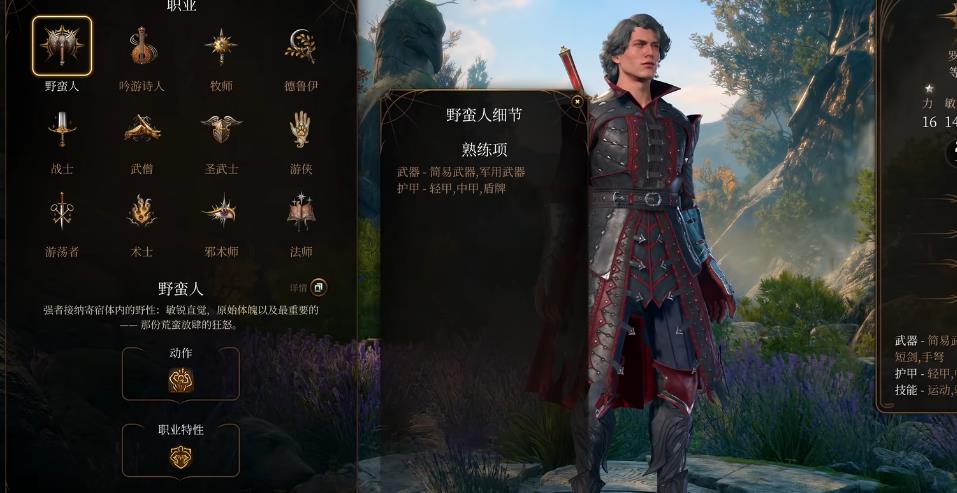Pick the Monk class (武僧)
957x493 pixels.
pyautogui.click(x=142, y=129)
